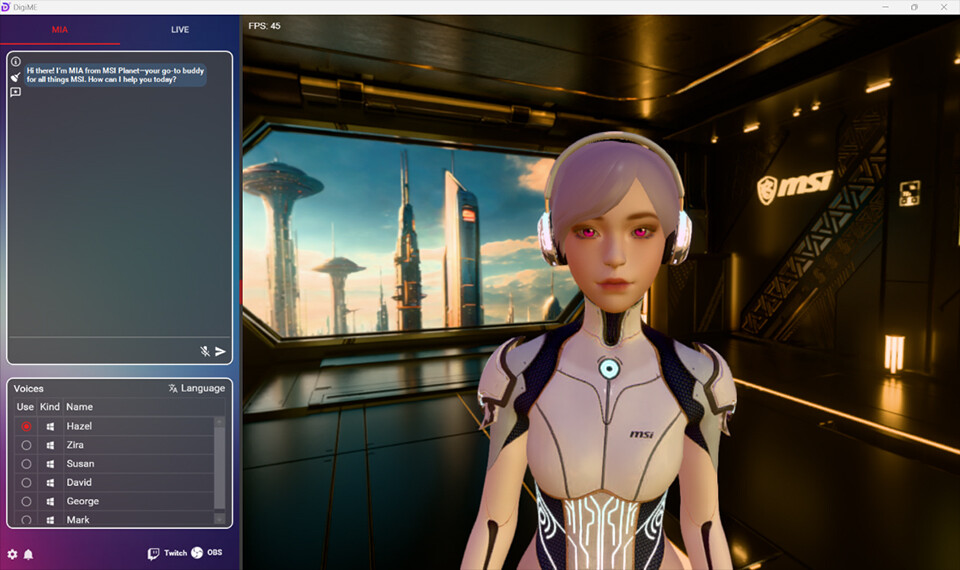The image size is (960, 570).
Task: Open settings with the gear icon
Action: click(x=12, y=554)
